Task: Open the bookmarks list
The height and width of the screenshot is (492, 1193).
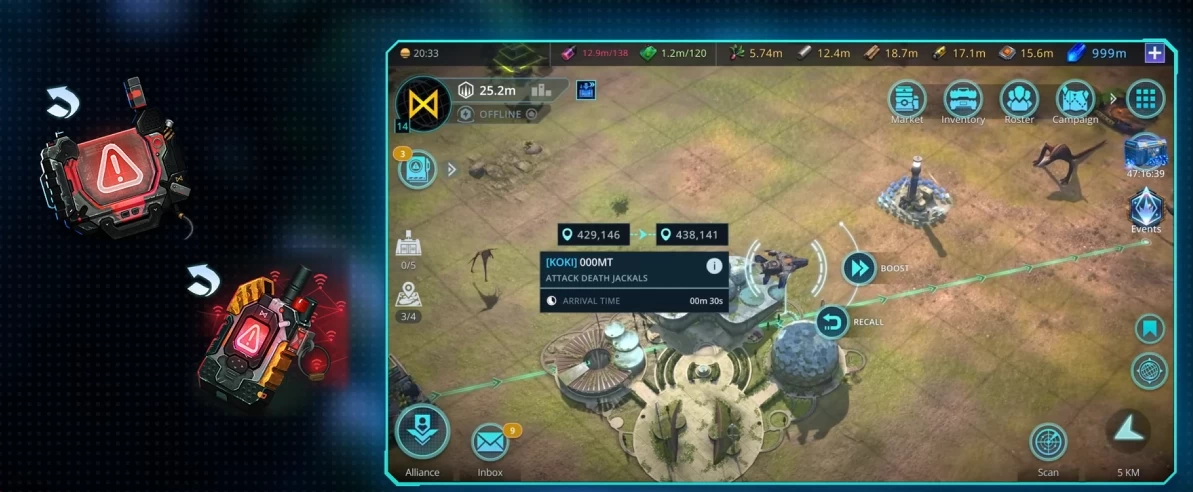Action: point(1149,328)
